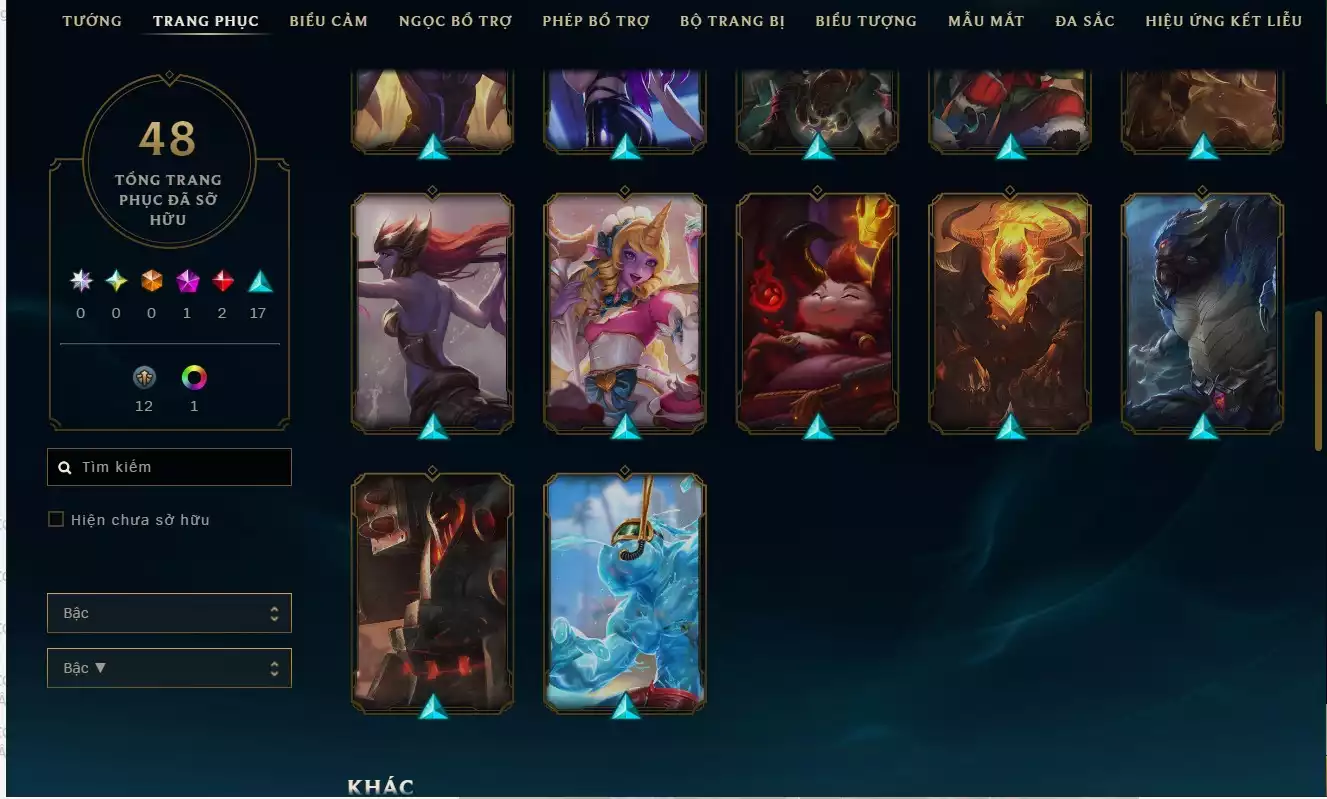Open the Bậc sort order dropdown

169,667
